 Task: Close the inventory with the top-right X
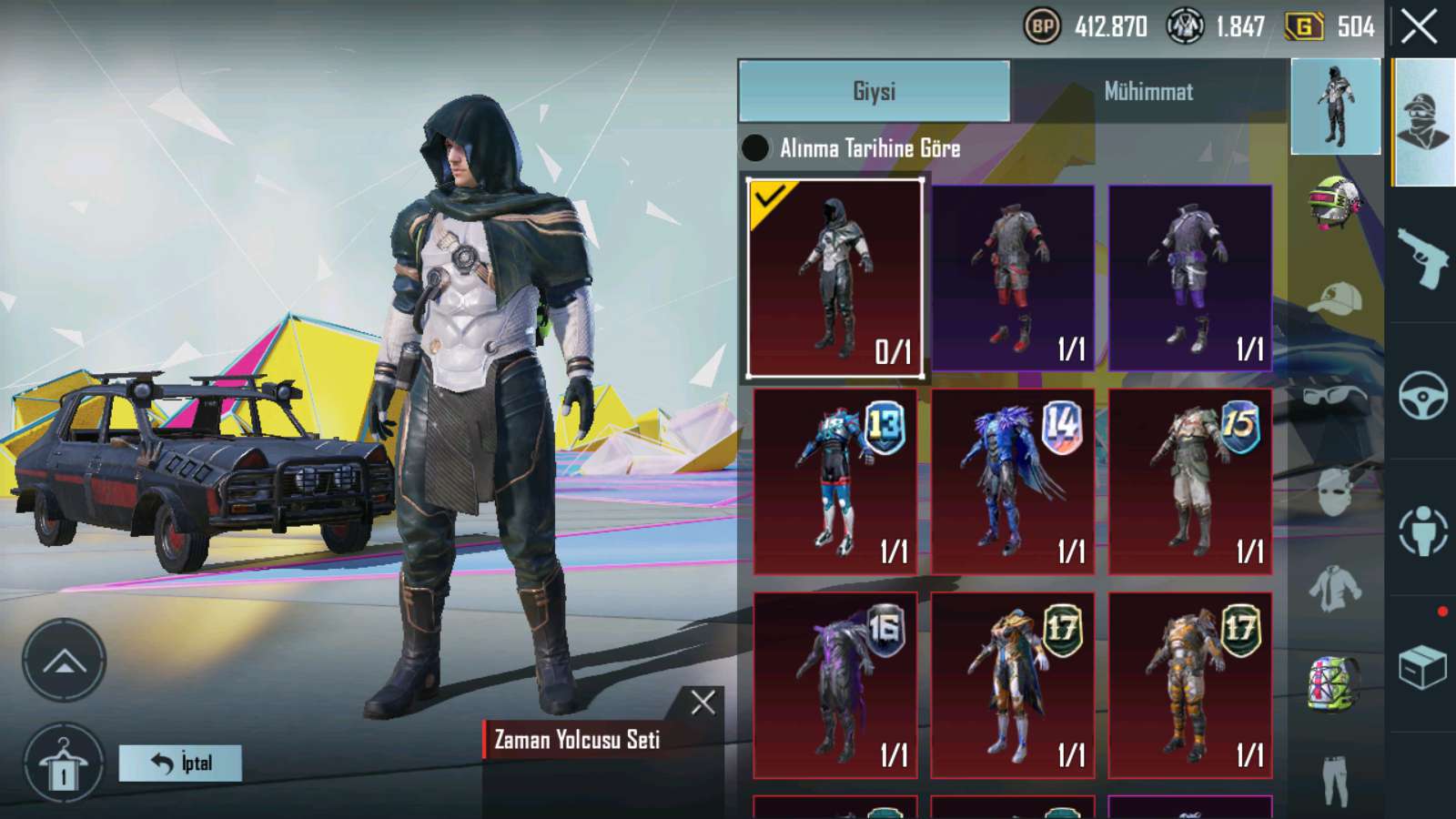point(1419,26)
